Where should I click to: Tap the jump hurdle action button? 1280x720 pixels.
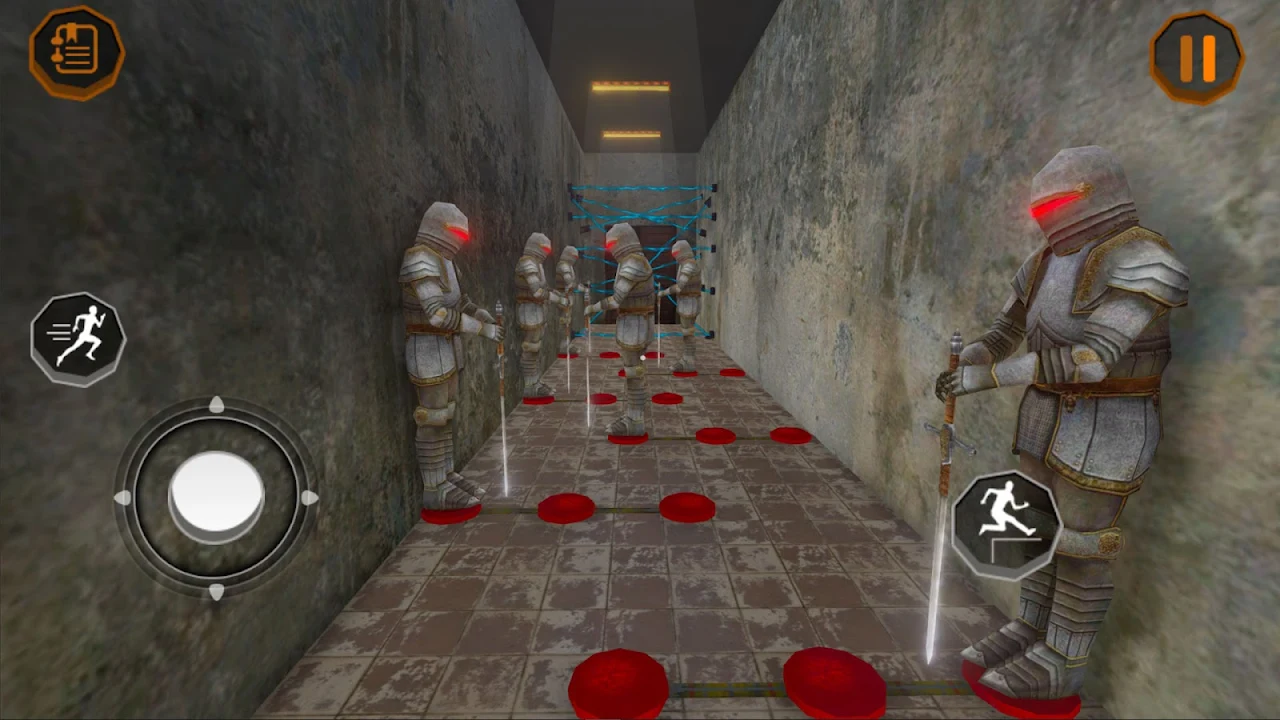coord(1006,524)
